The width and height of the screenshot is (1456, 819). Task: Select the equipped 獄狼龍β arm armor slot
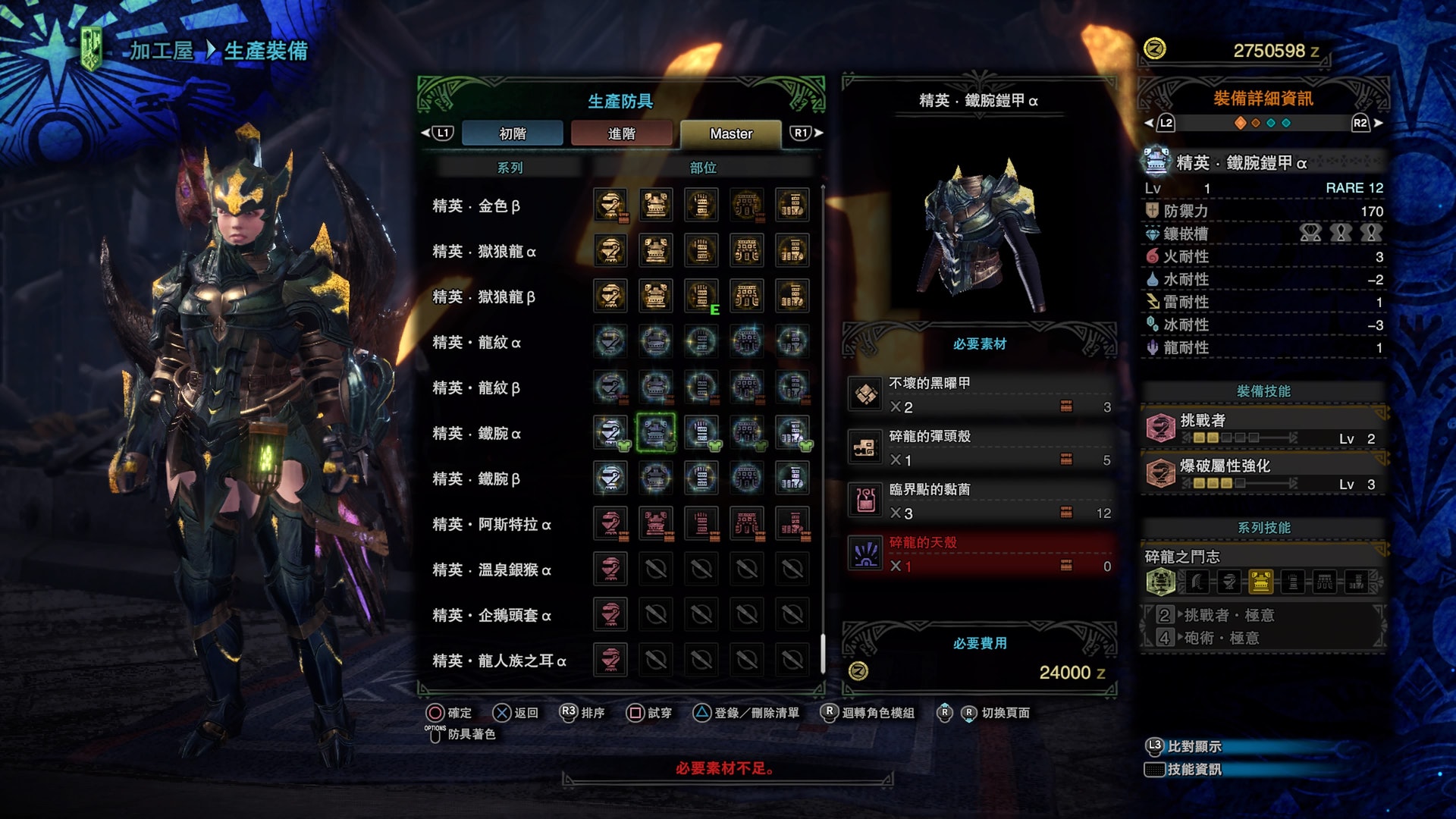pos(701,296)
